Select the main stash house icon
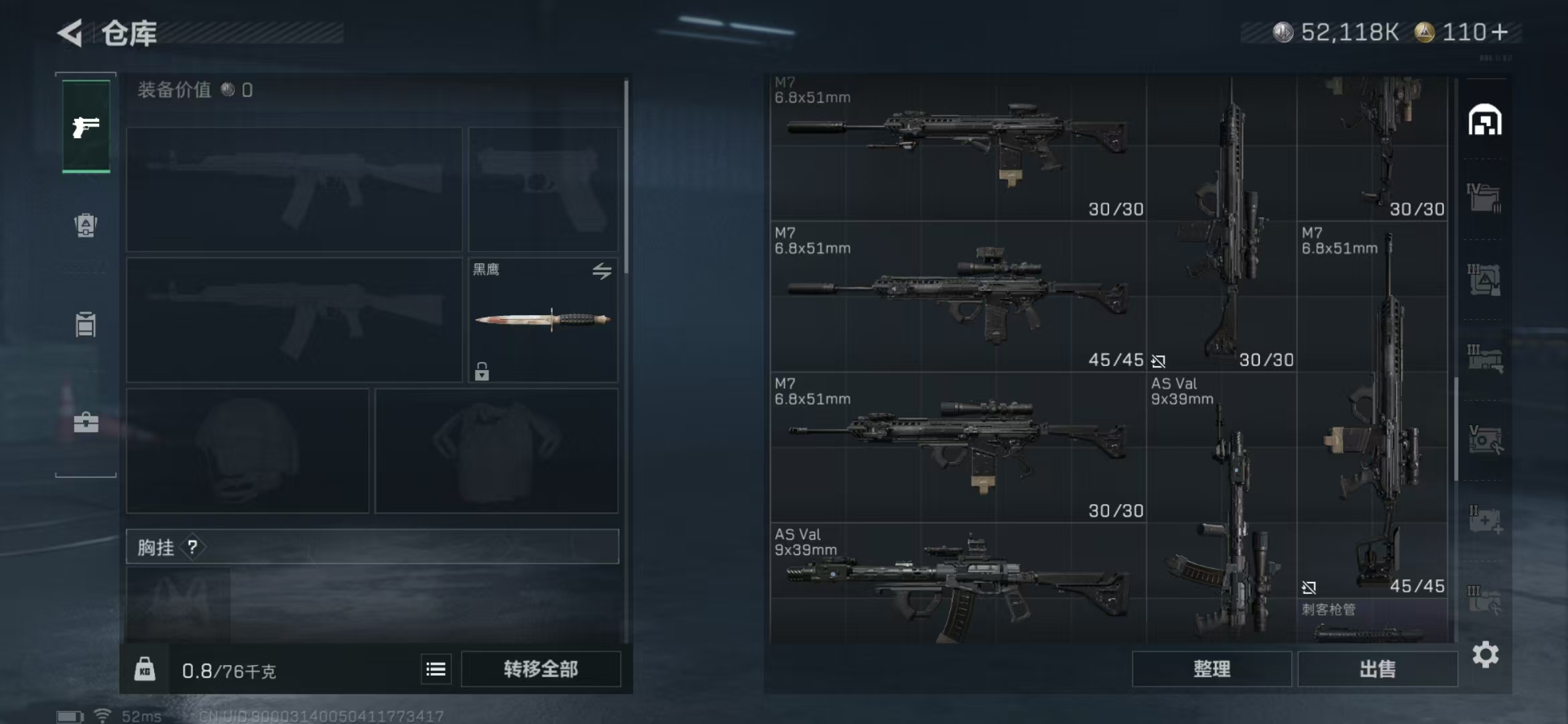Viewport: 1568px width, 724px height. [x=1484, y=121]
